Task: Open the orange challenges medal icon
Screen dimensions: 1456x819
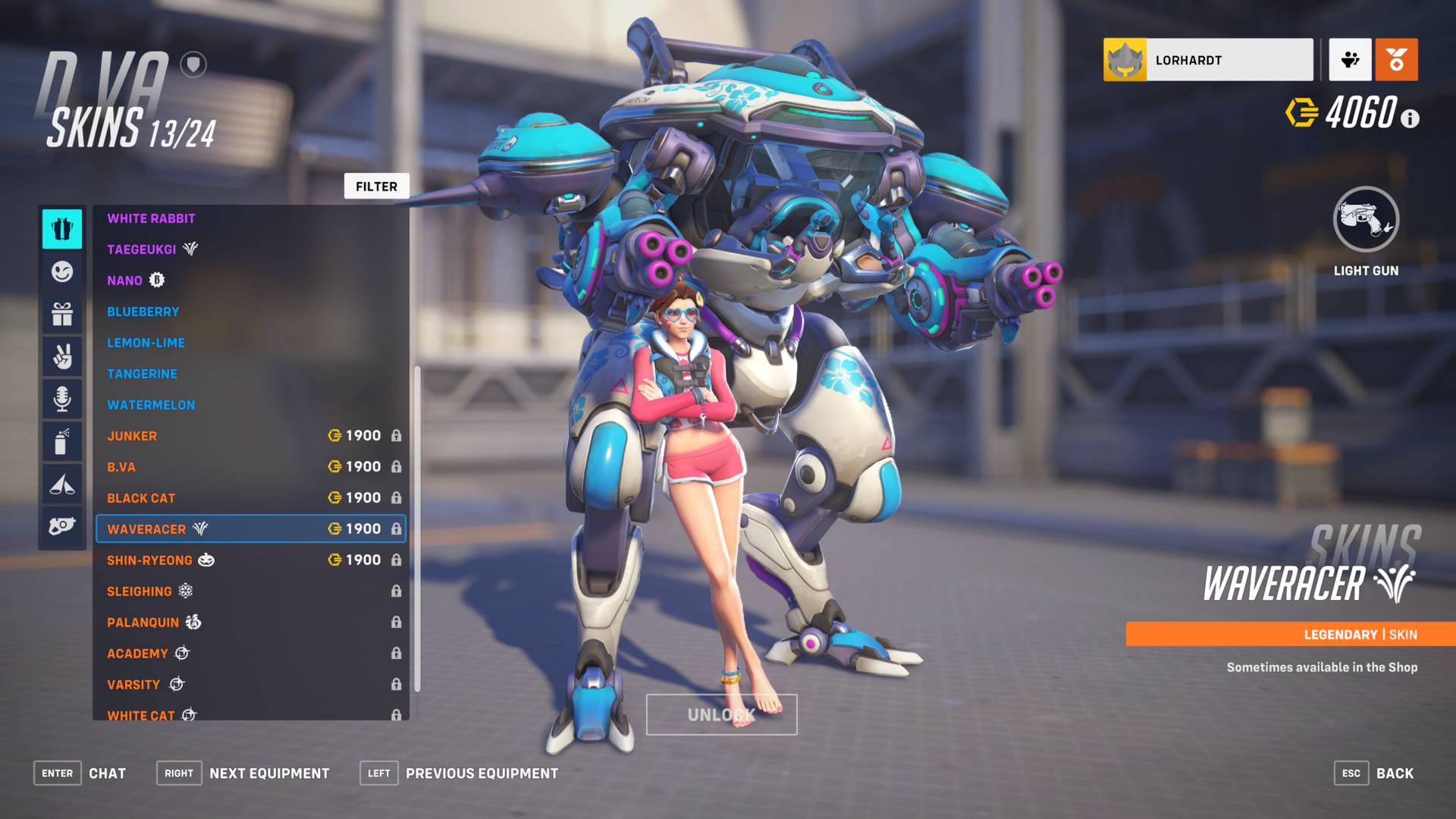Action: 1395,60
